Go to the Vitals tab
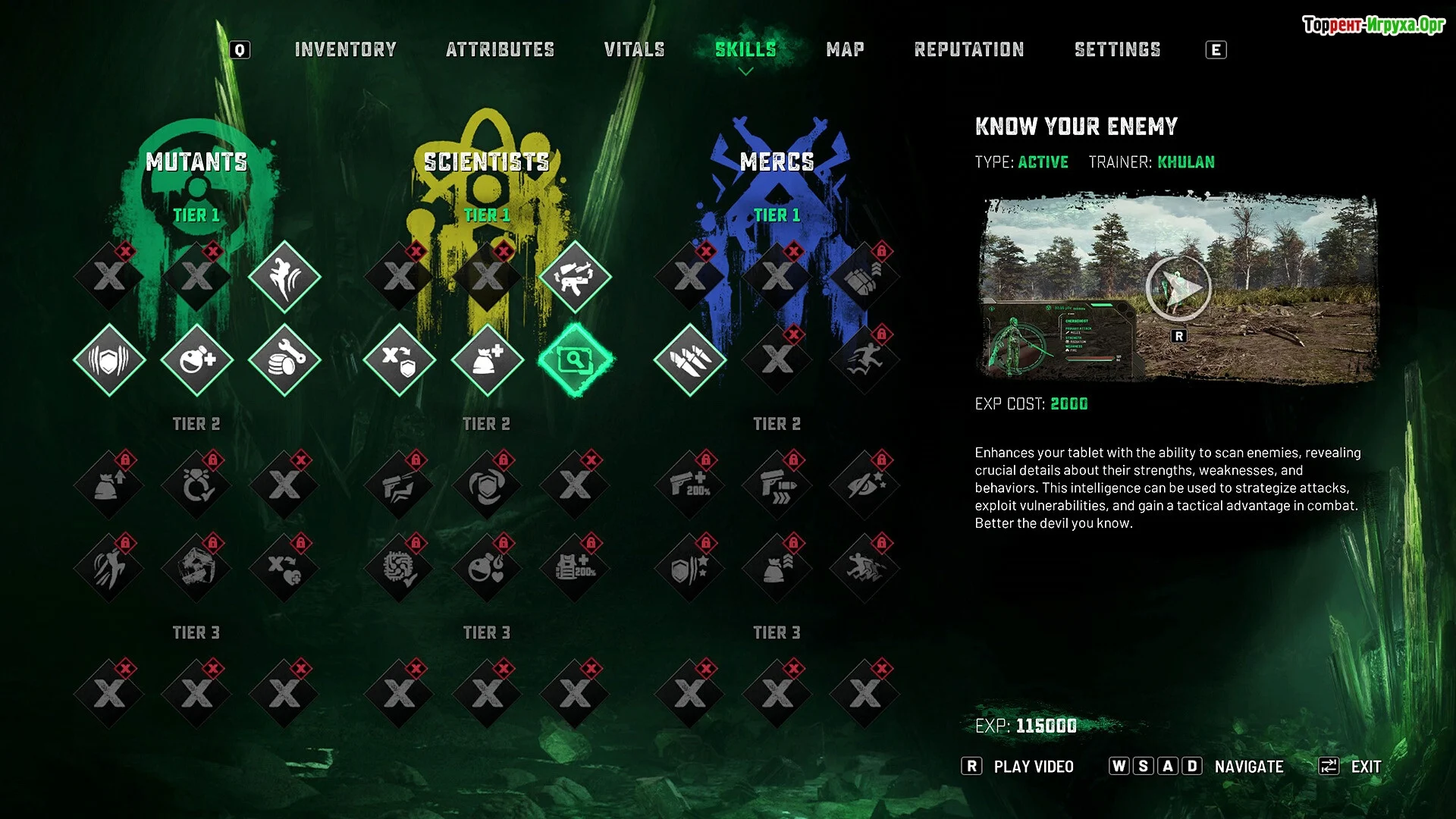The width and height of the screenshot is (1456, 819). tap(634, 50)
